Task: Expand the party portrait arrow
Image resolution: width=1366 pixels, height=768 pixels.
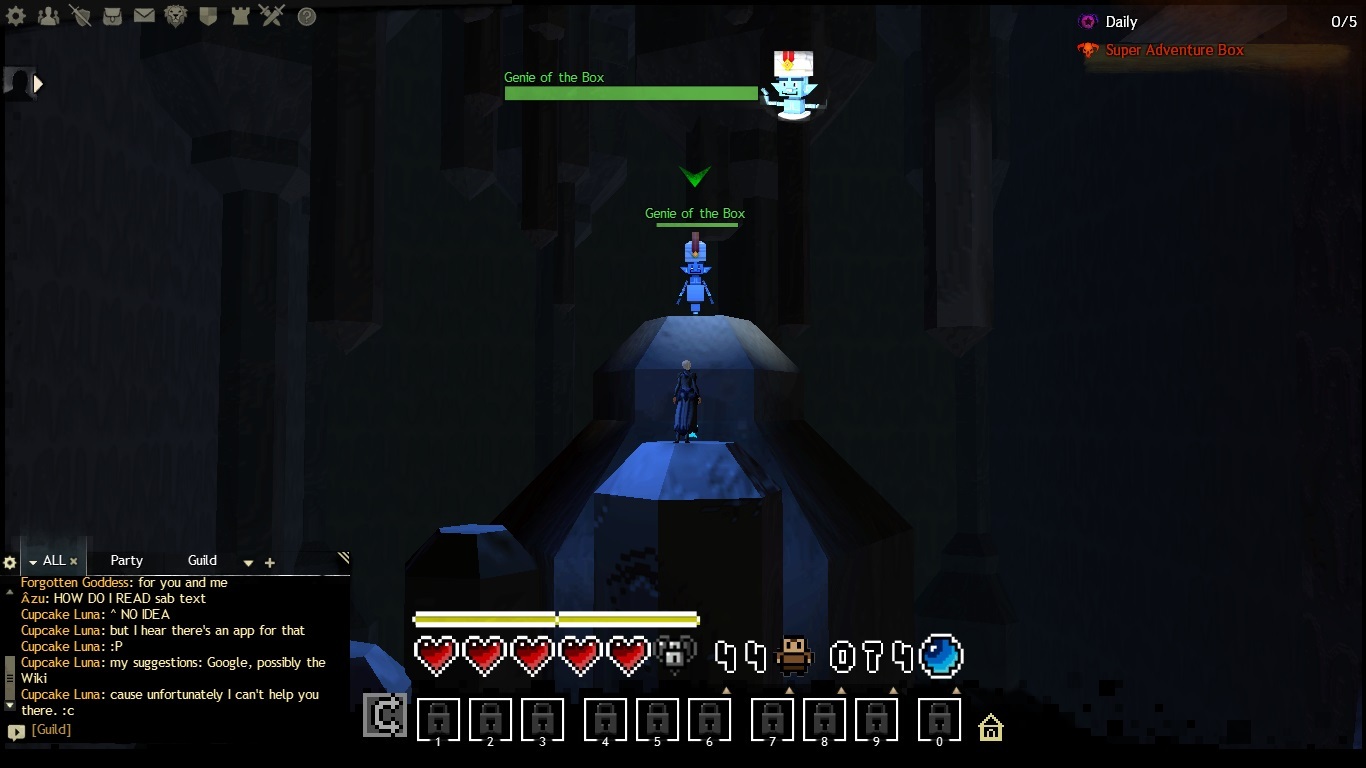Action: click(x=39, y=85)
